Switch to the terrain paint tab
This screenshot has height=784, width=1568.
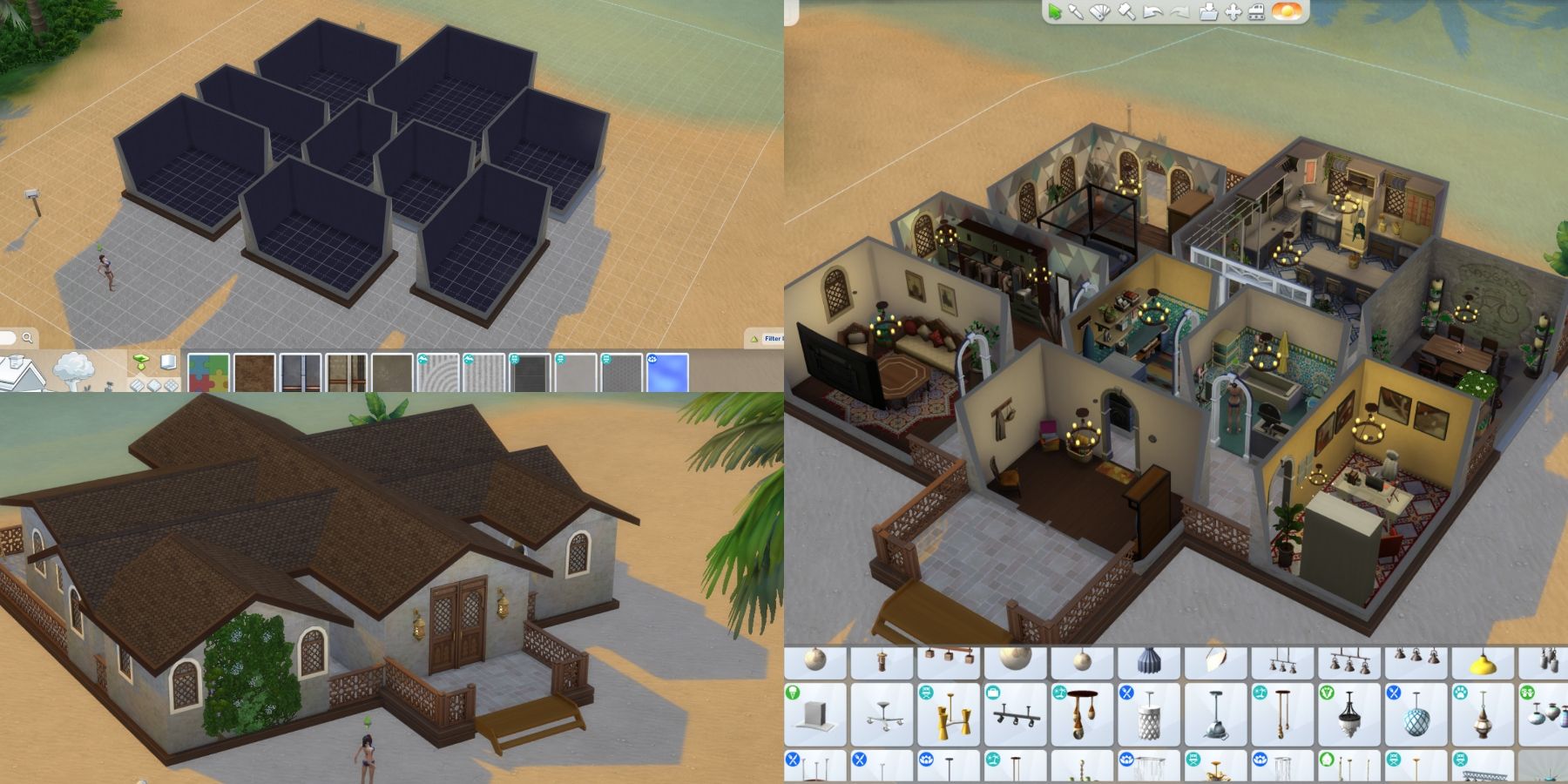(x=71, y=370)
